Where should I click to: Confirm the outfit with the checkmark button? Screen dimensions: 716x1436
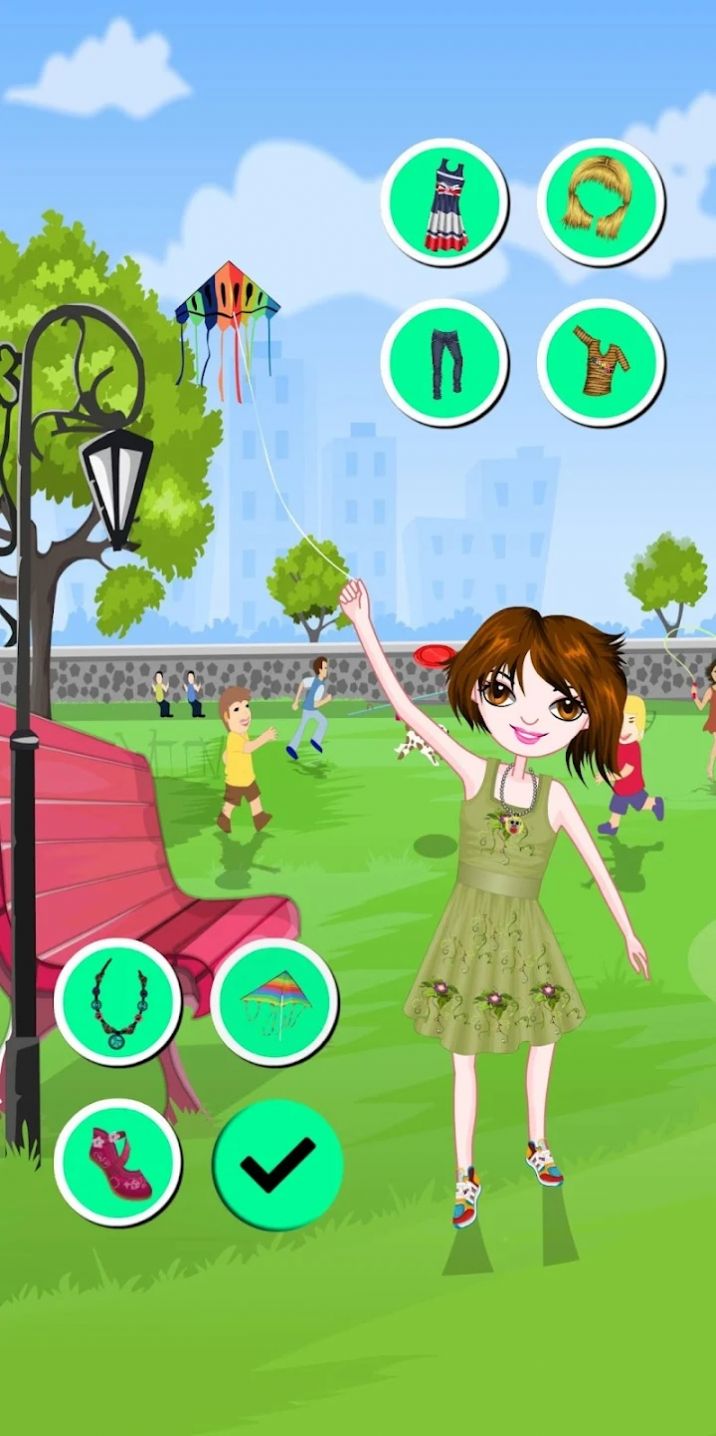coord(278,1164)
